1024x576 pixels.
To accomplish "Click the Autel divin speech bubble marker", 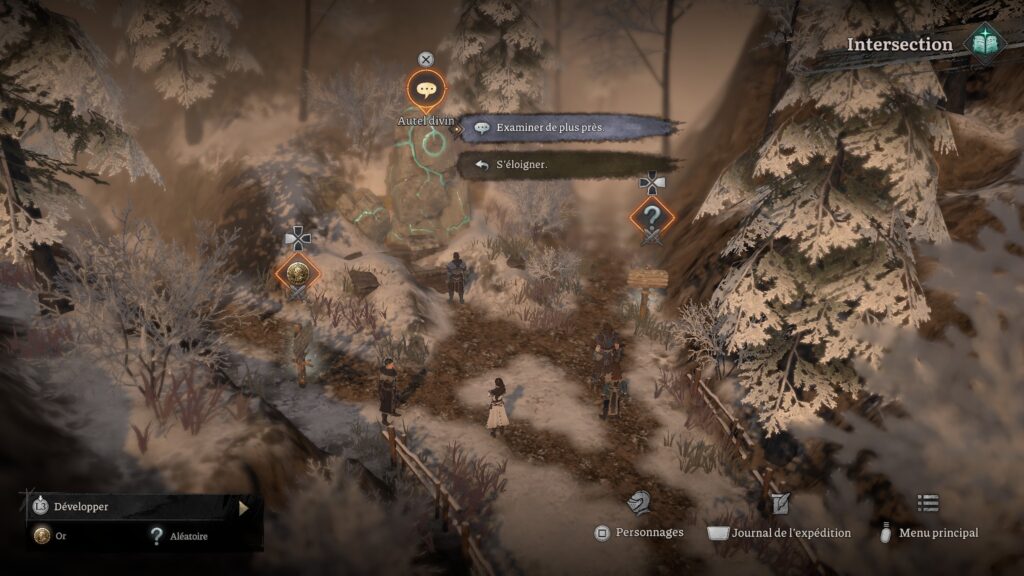I will coord(427,90).
